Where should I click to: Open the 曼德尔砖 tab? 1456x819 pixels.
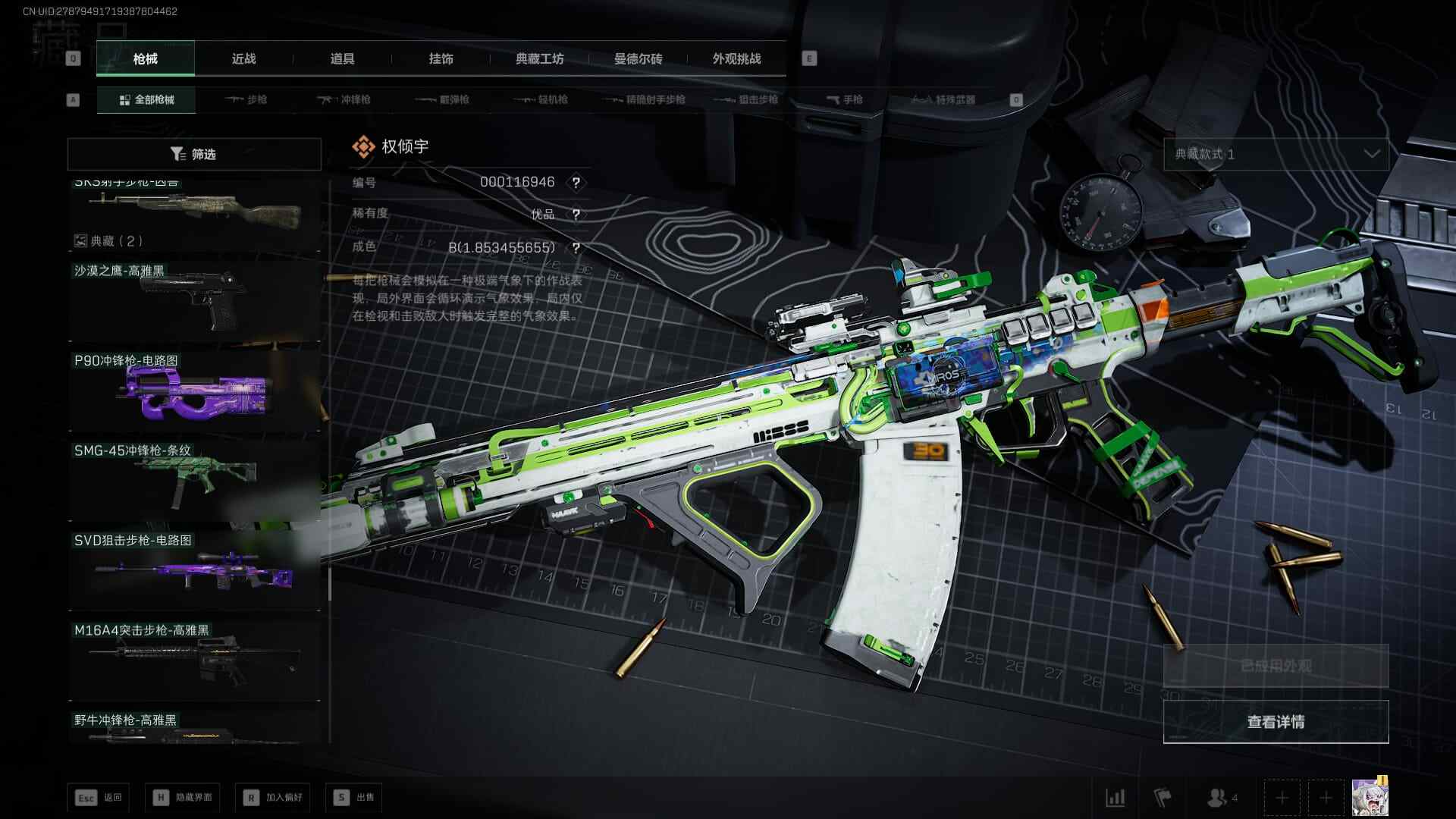pos(638,58)
